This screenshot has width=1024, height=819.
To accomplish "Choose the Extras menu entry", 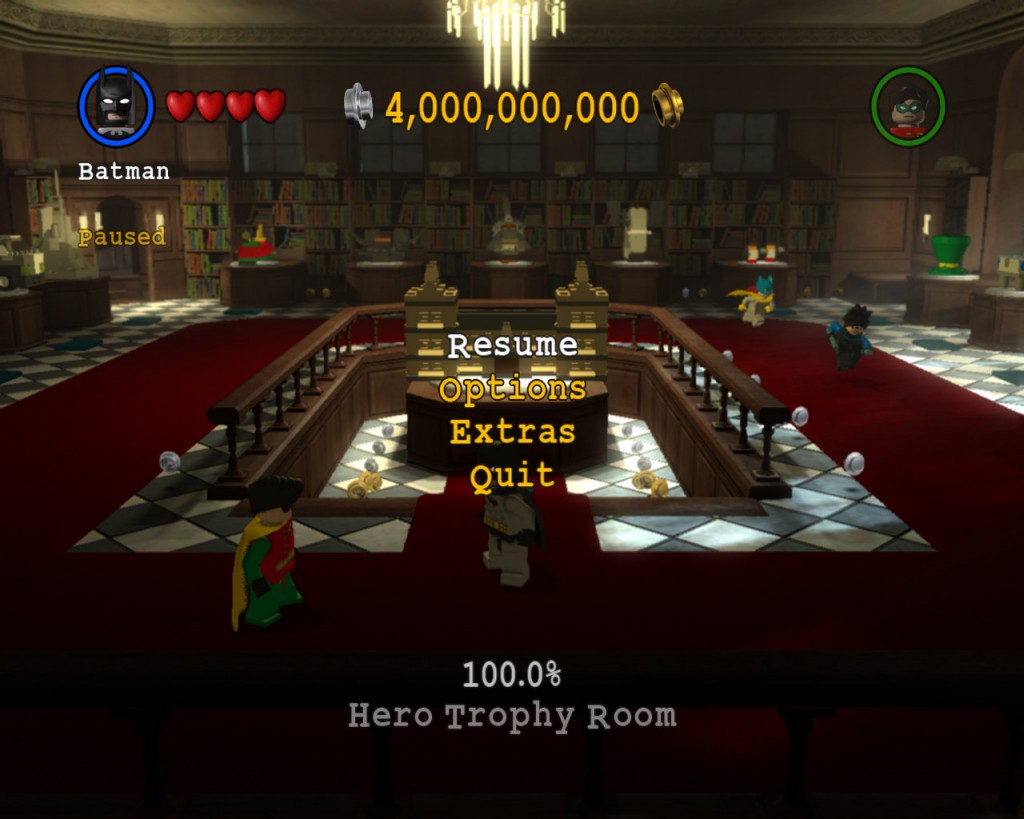I will (512, 432).
